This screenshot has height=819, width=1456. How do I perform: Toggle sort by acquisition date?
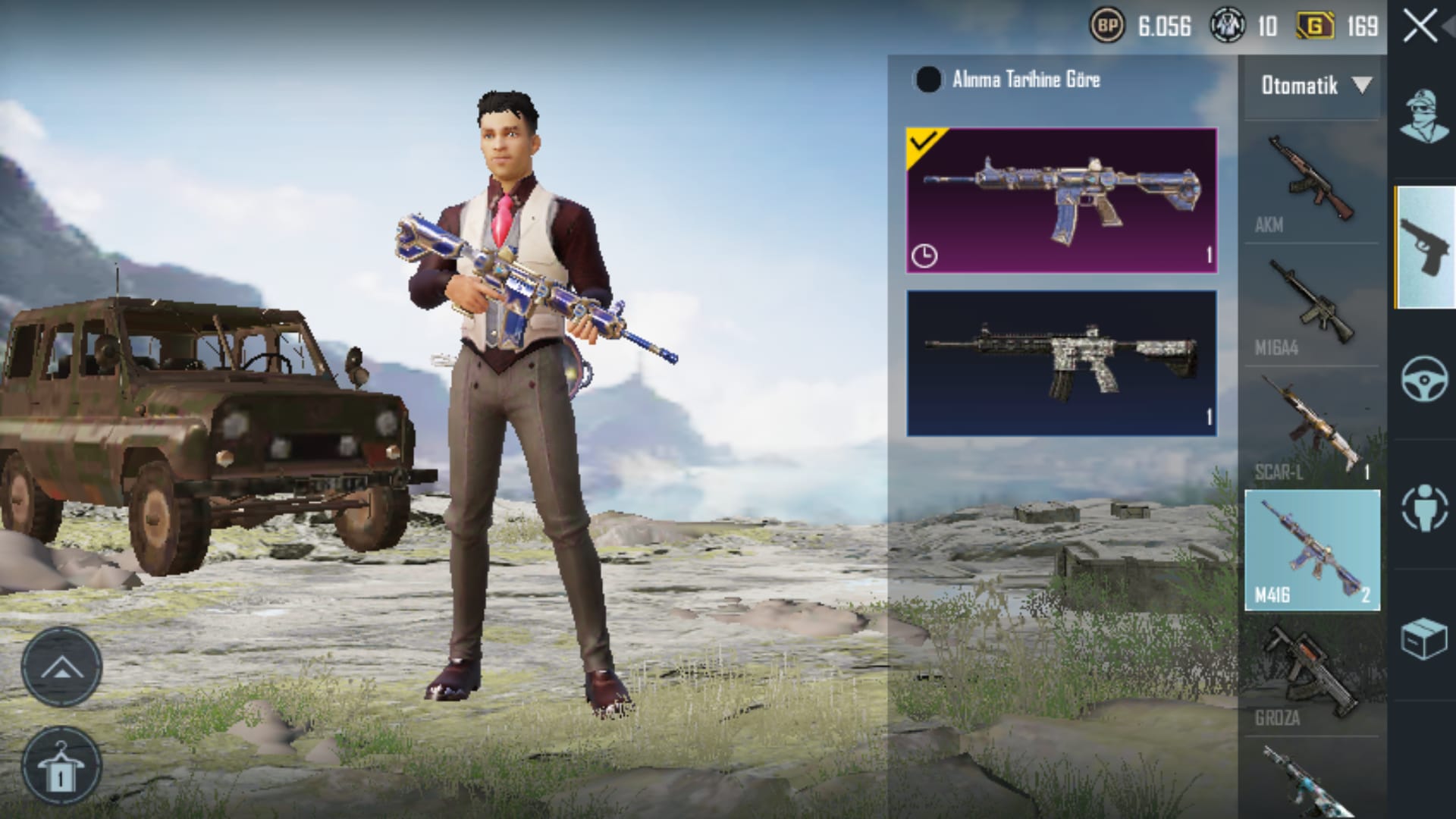tap(927, 80)
